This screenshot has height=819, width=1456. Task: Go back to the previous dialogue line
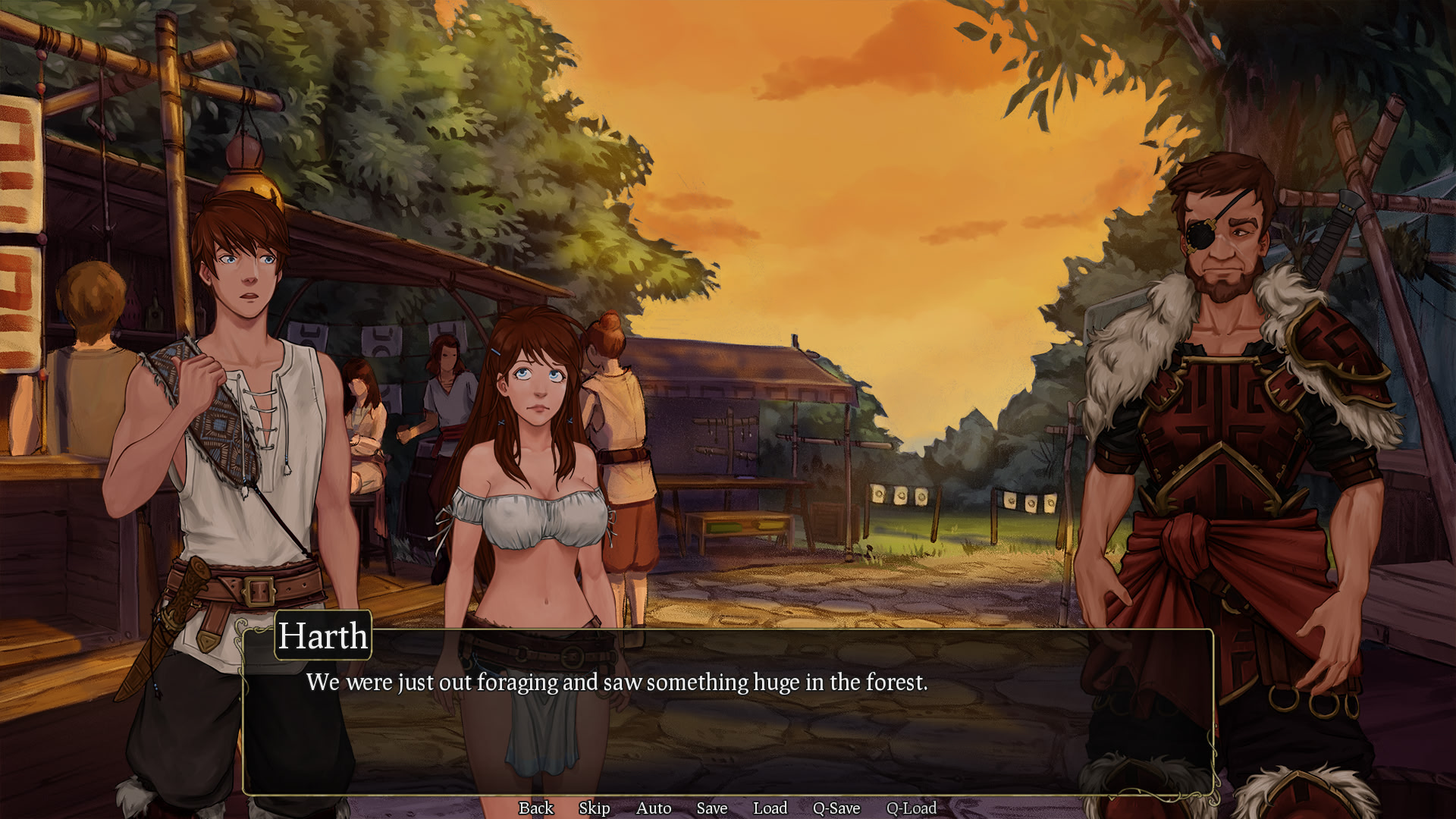pos(535,808)
